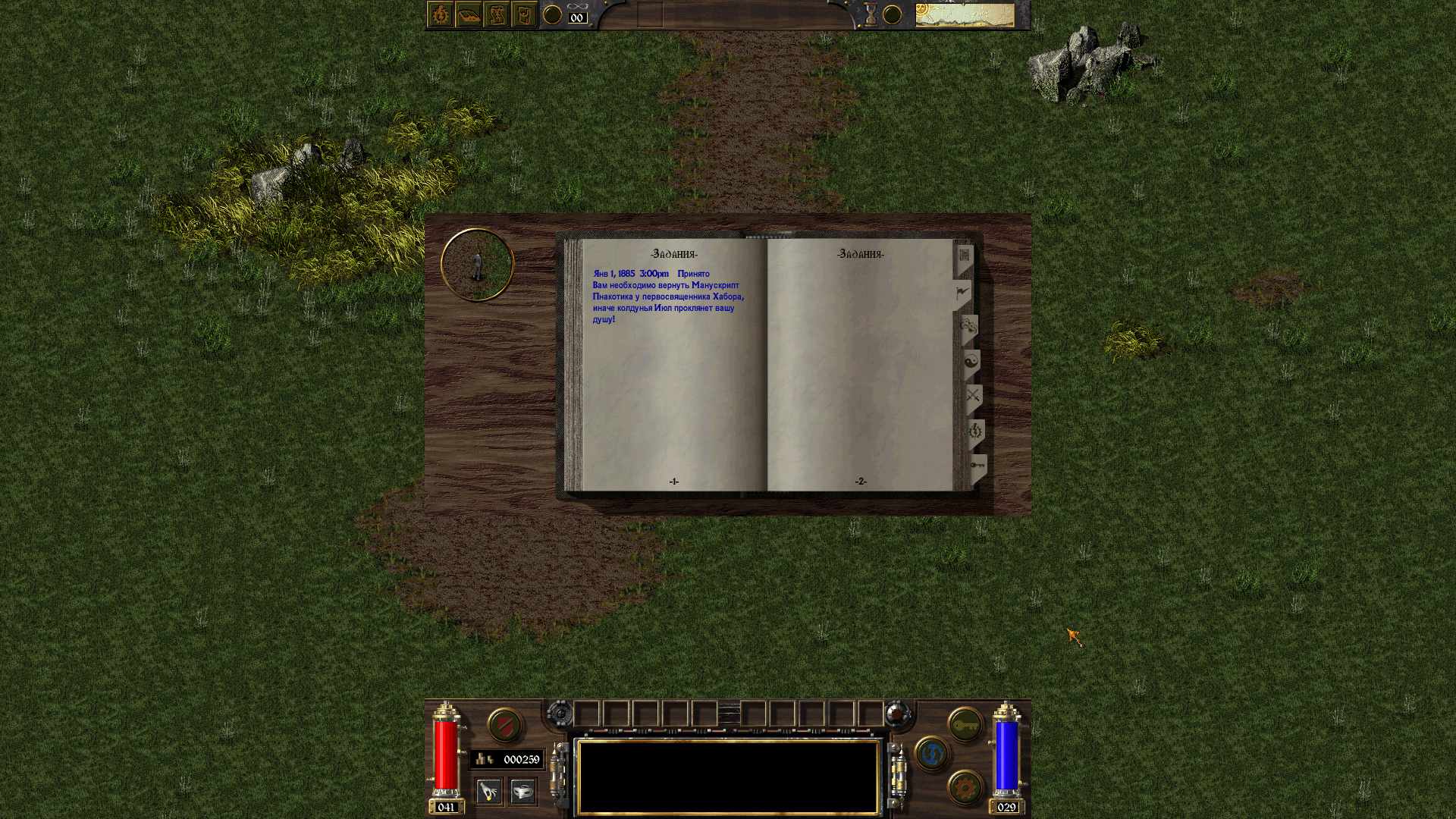Toggle the blue magick aptitude symbol
This screenshot has width=1456, height=819.
(931, 754)
